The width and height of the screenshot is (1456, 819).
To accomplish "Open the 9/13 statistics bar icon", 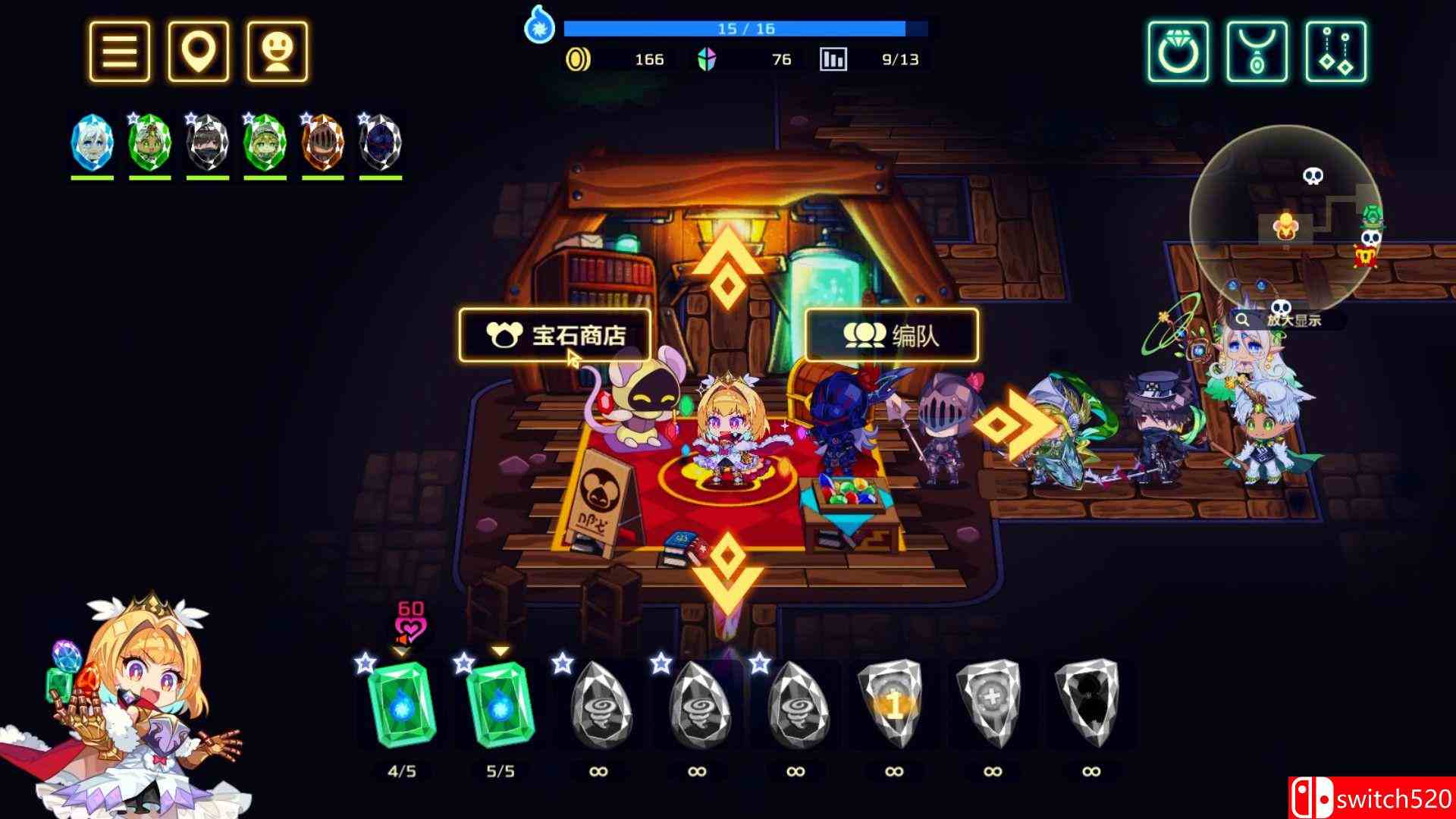I will [832, 58].
